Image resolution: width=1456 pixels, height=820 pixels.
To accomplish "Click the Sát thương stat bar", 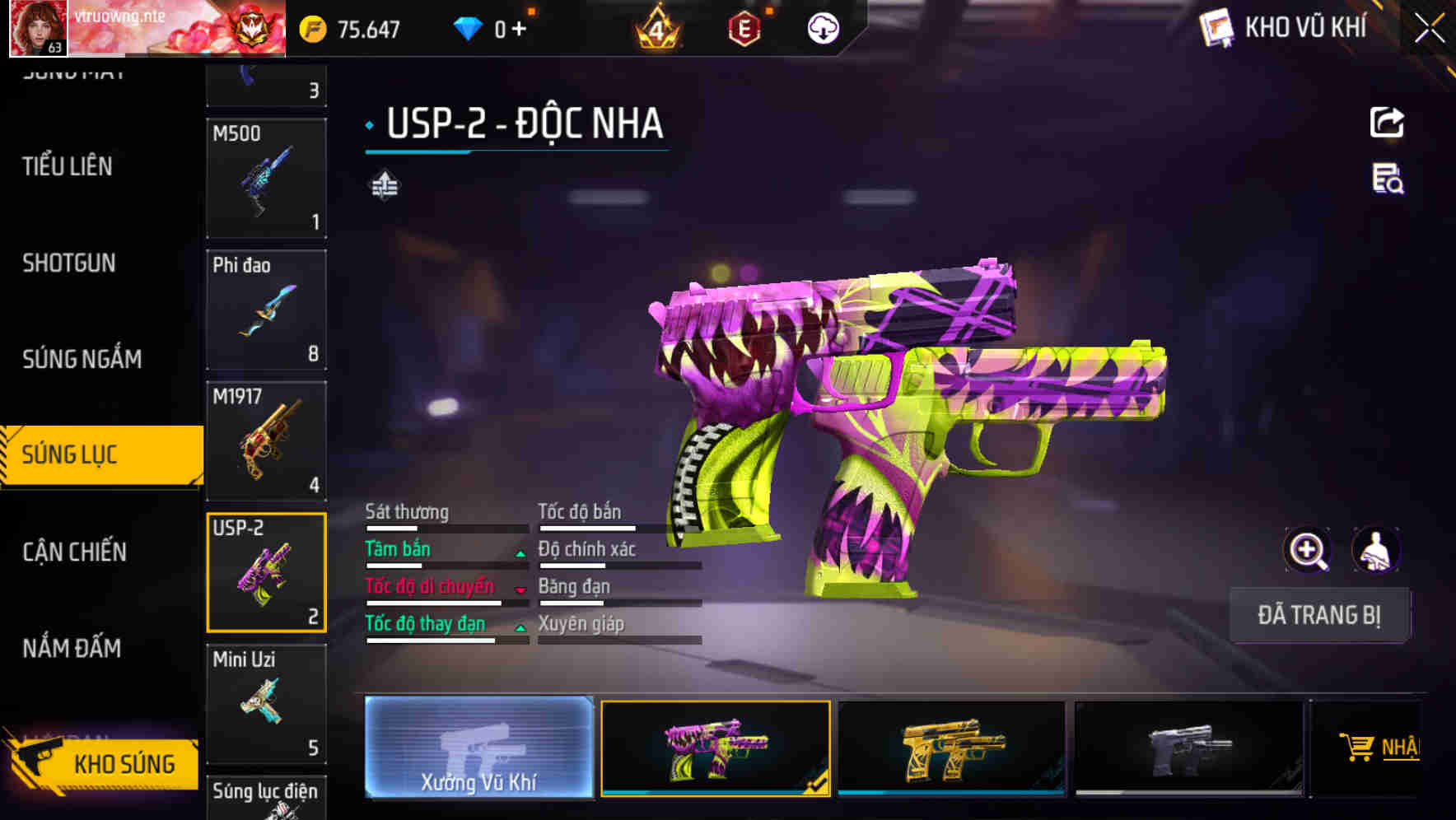I will tap(447, 527).
